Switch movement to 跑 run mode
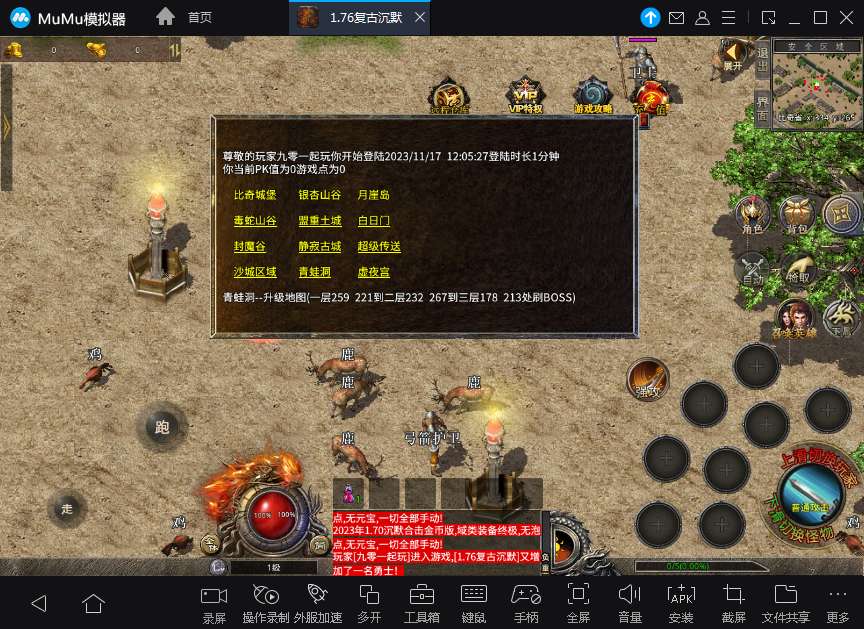This screenshot has height=629, width=864. (x=162, y=427)
